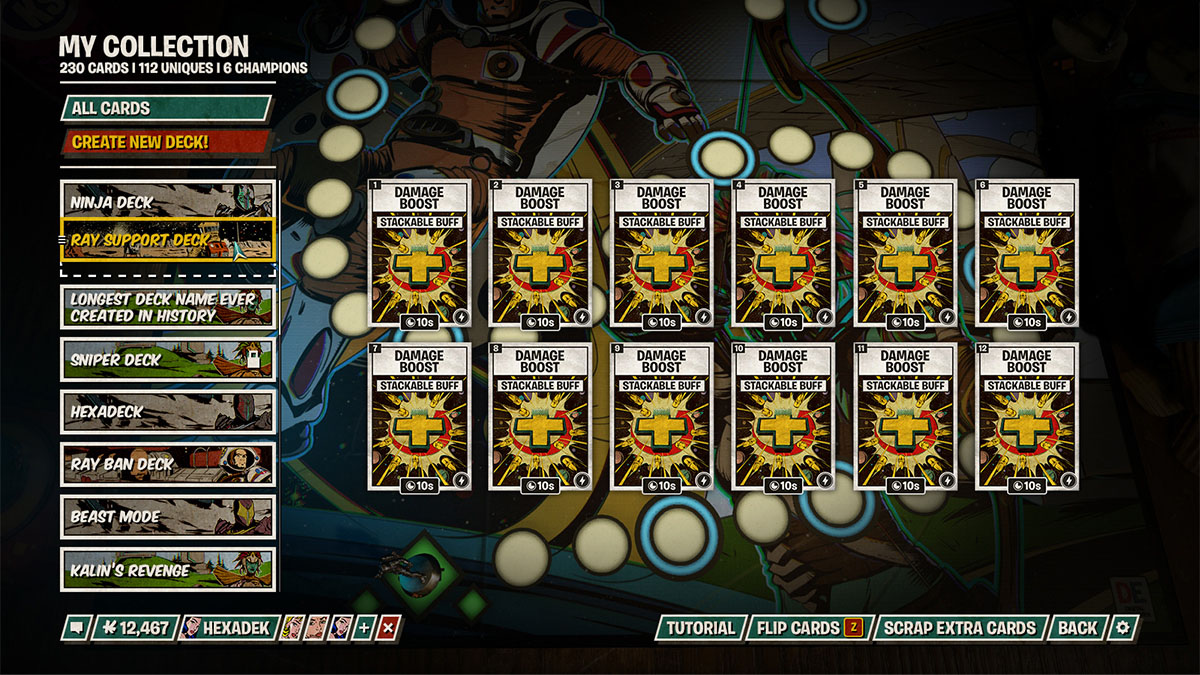Open the Hexadeck deck
The image size is (1200, 675).
click(167, 411)
